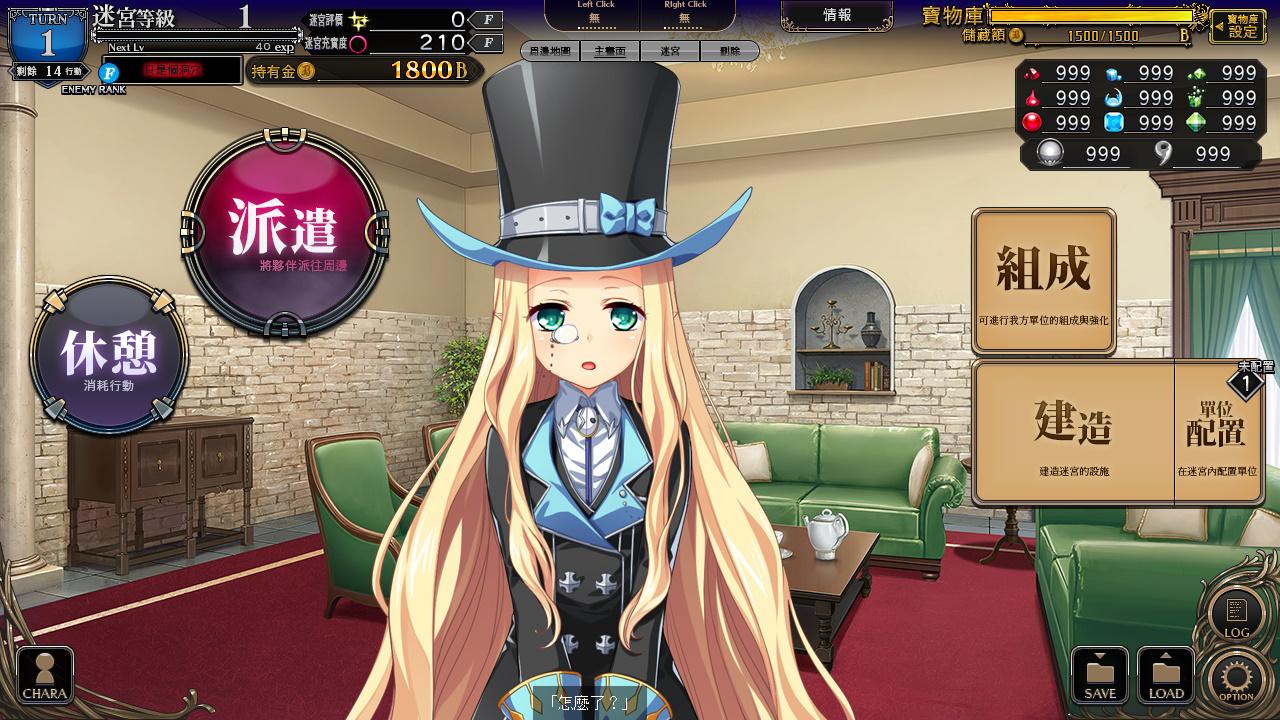Switch to the 周邊地圖 tab
Screen dimensions: 1280x720
click(550, 51)
